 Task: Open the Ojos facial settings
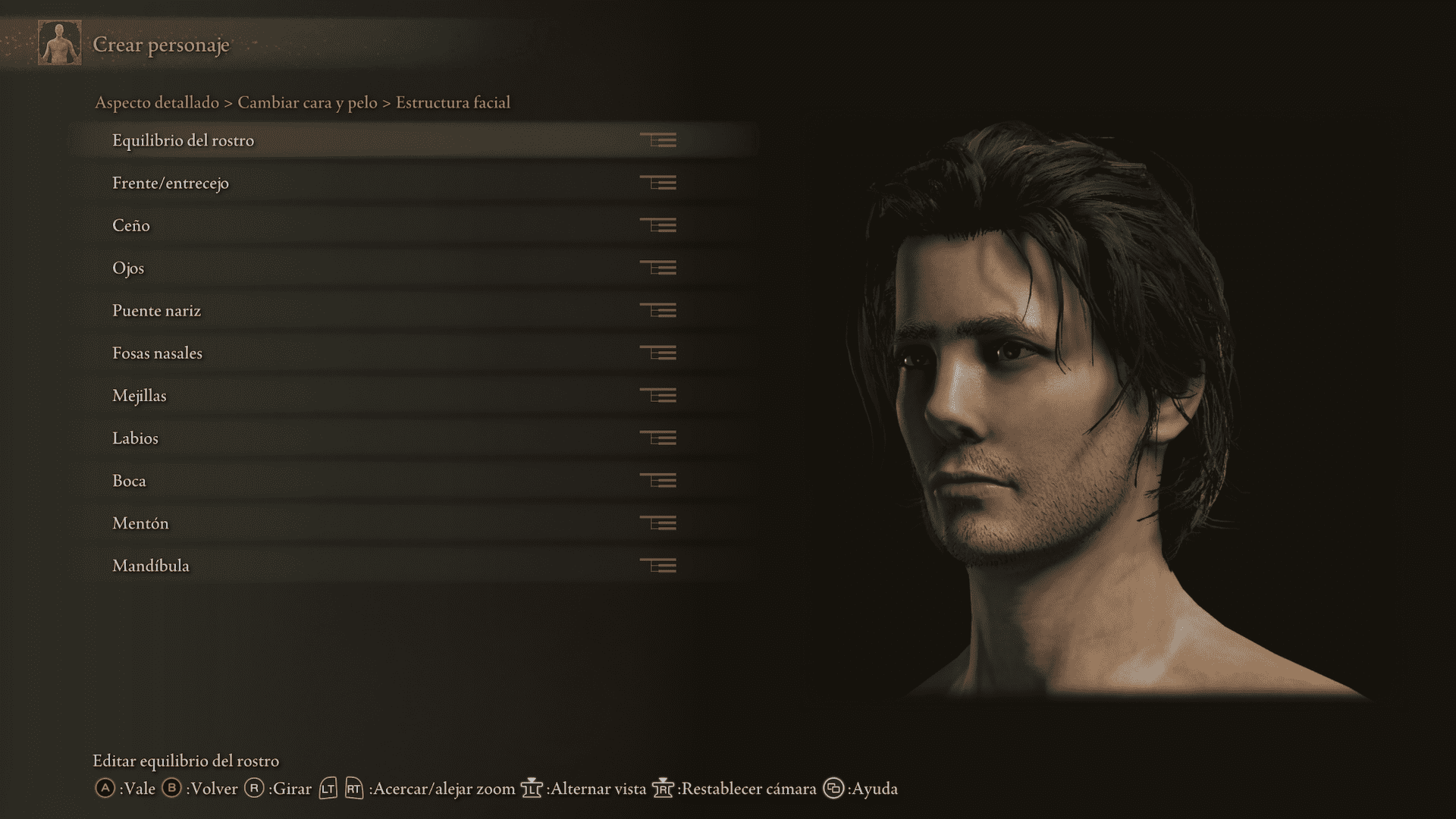point(128,268)
